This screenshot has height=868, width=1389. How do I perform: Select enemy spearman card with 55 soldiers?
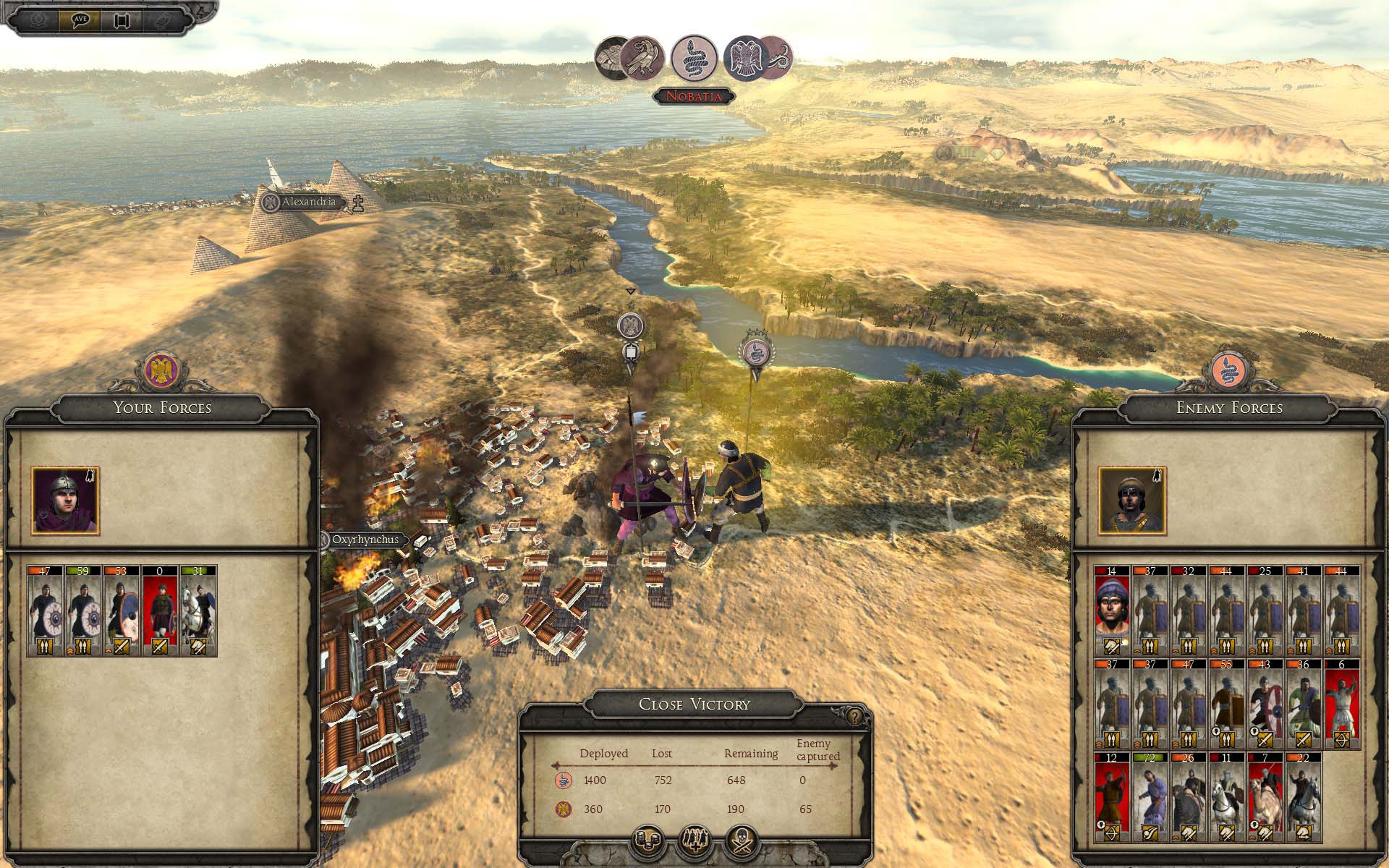pyautogui.click(x=1226, y=704)
